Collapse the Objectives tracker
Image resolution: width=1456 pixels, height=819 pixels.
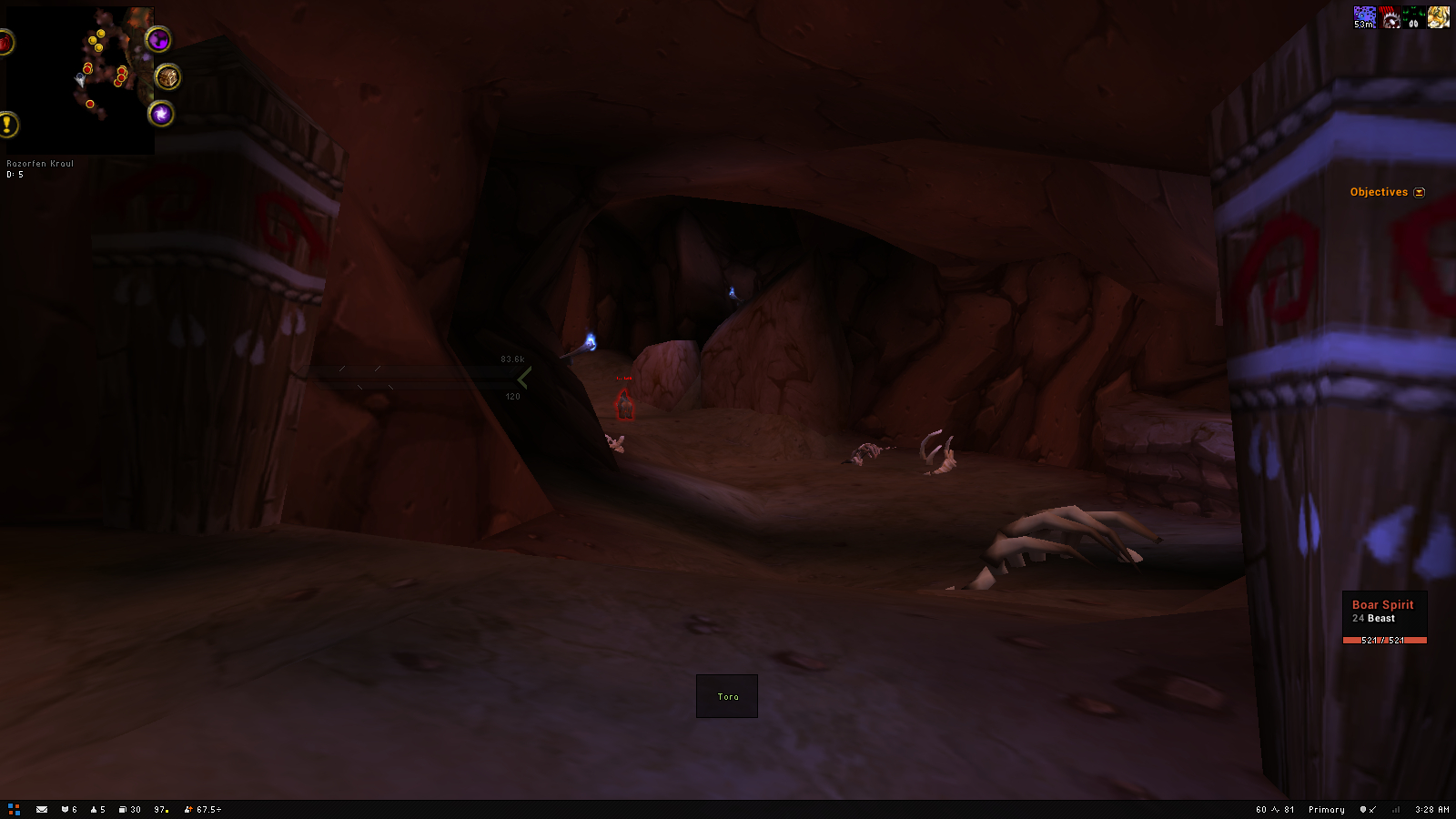1419,193
